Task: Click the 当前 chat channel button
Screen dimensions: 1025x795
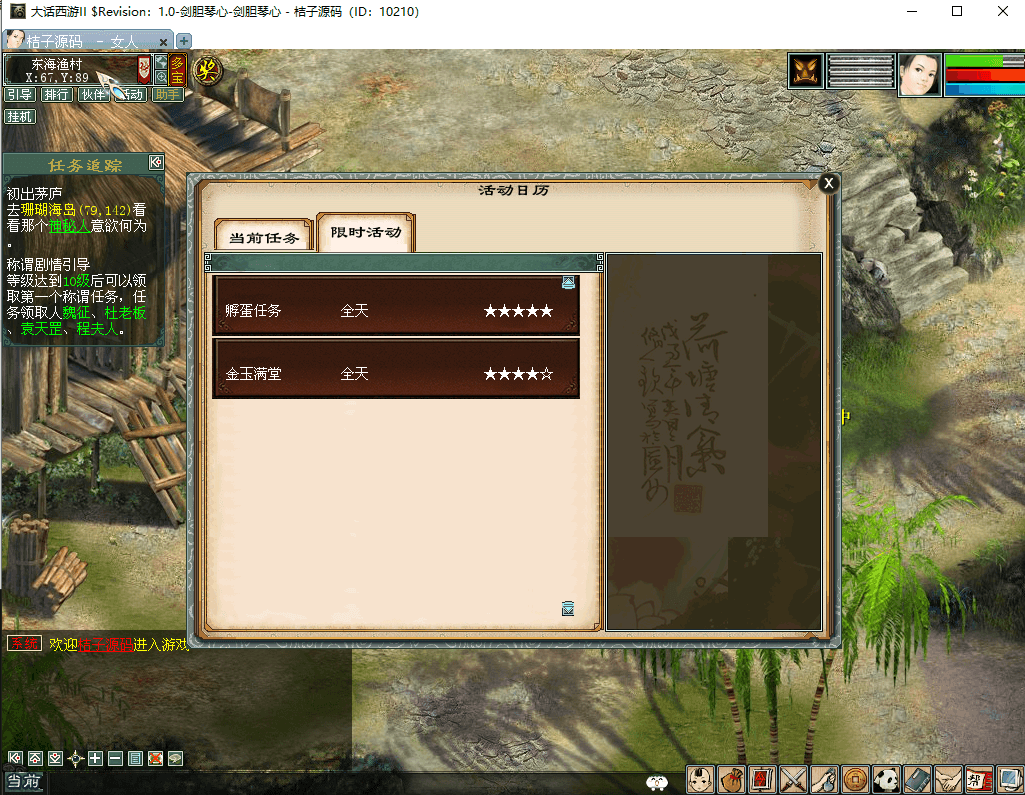Action: 24,782
